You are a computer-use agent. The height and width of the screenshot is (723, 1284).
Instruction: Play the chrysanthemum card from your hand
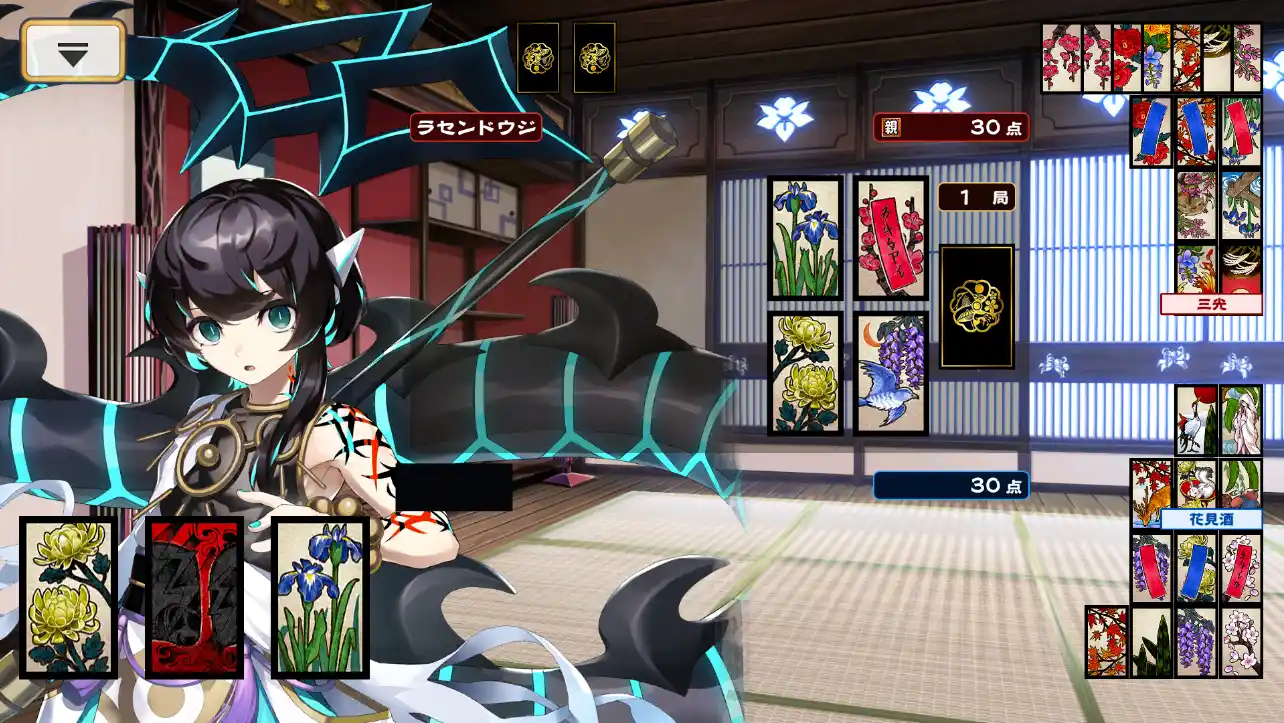(69, 597)
